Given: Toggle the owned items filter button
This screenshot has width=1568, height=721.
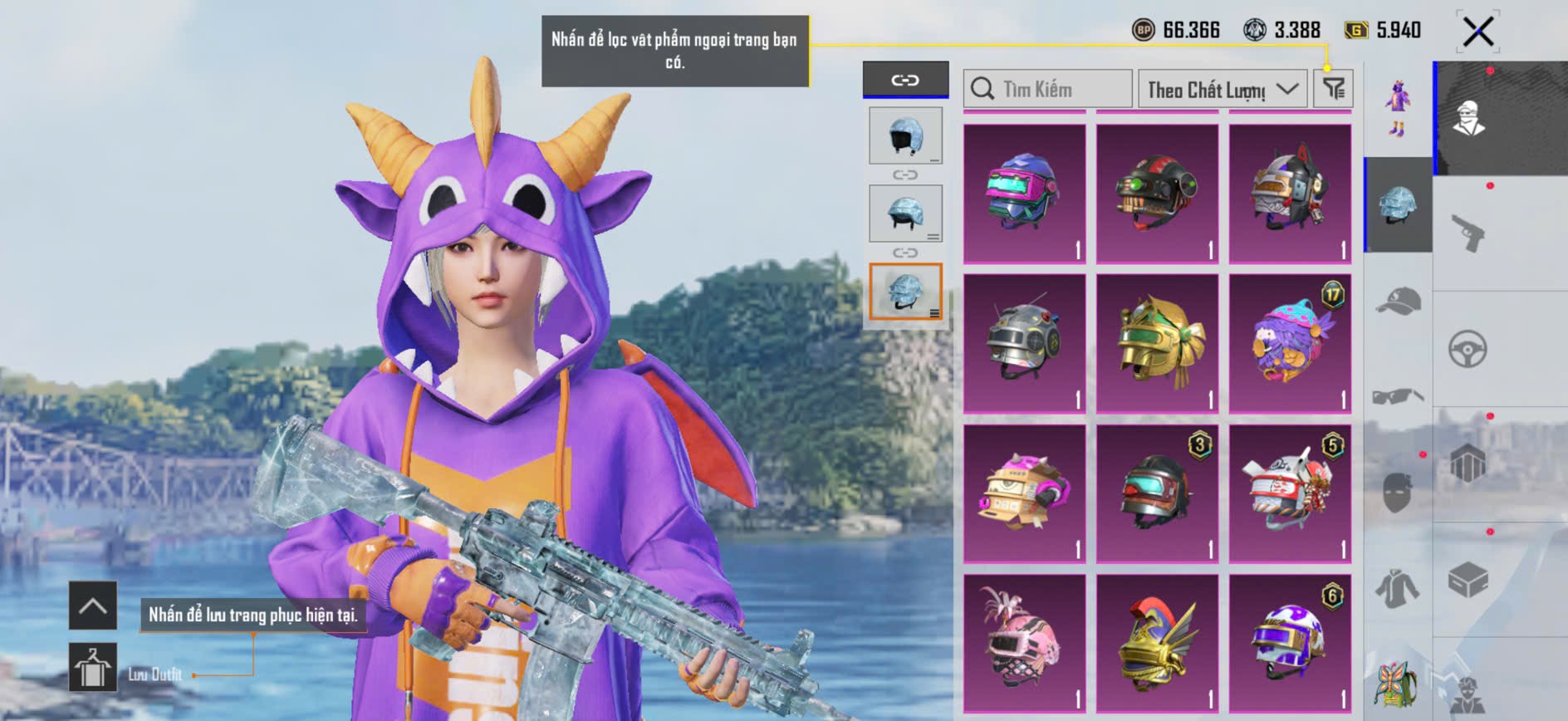Looking at the screenshot, I should pos(1333,88).
